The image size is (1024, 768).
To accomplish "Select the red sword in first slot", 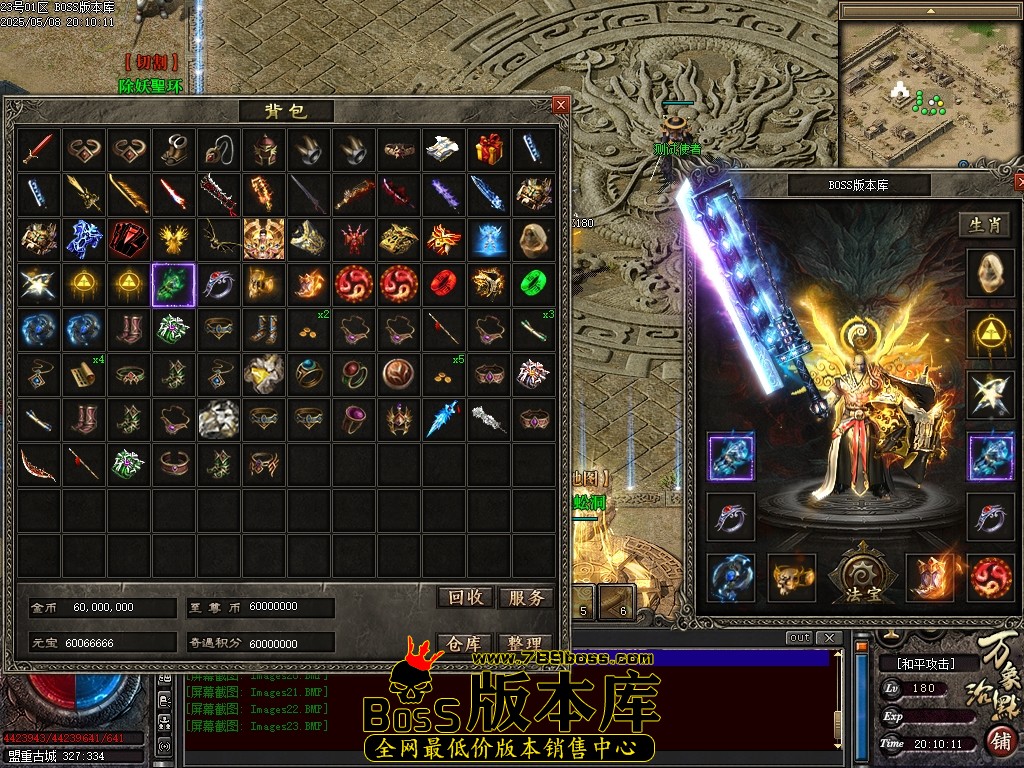I will [x=38, y=149].
